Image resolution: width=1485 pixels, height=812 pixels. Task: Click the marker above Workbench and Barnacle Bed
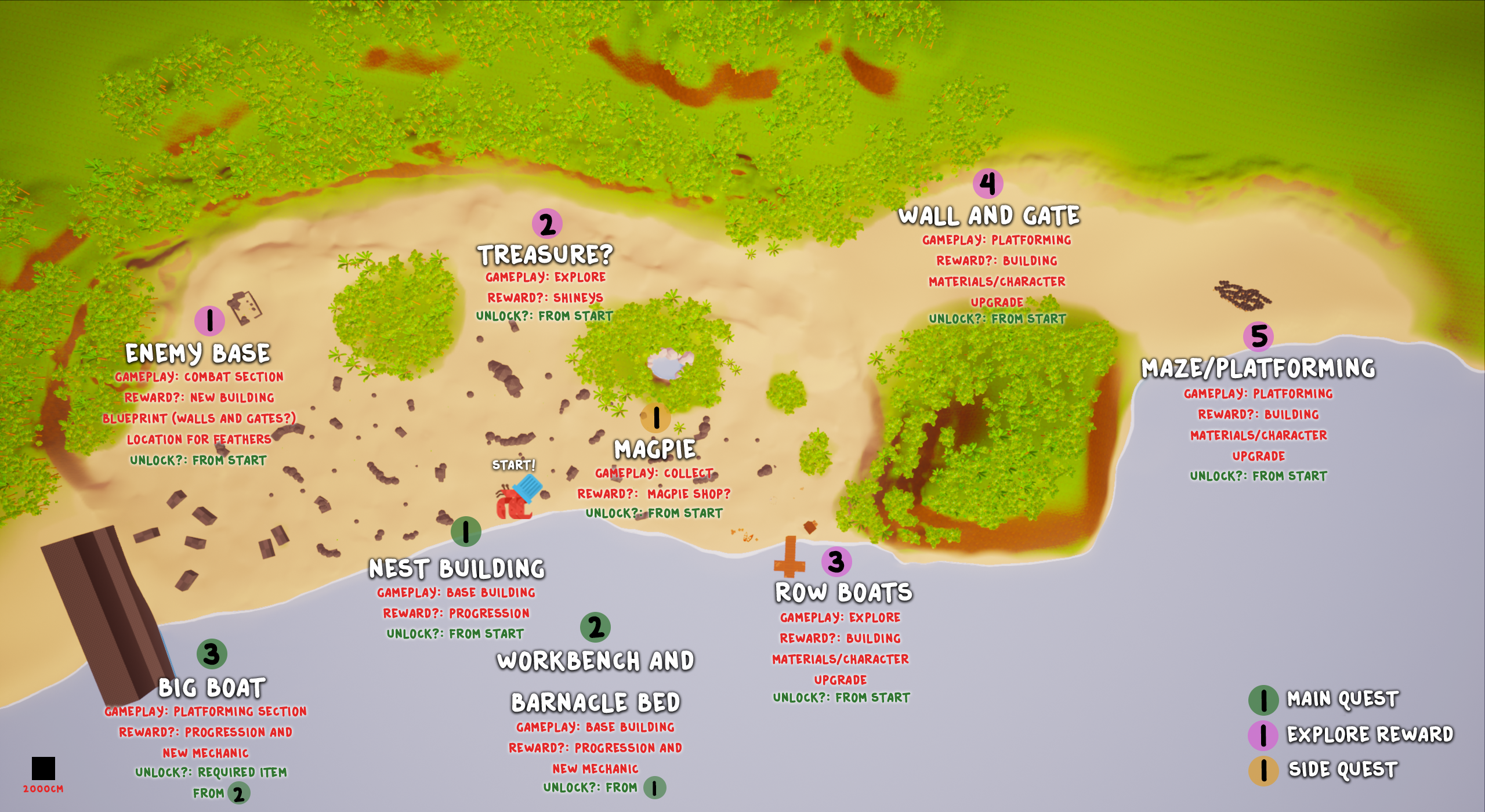coord(595,628)
